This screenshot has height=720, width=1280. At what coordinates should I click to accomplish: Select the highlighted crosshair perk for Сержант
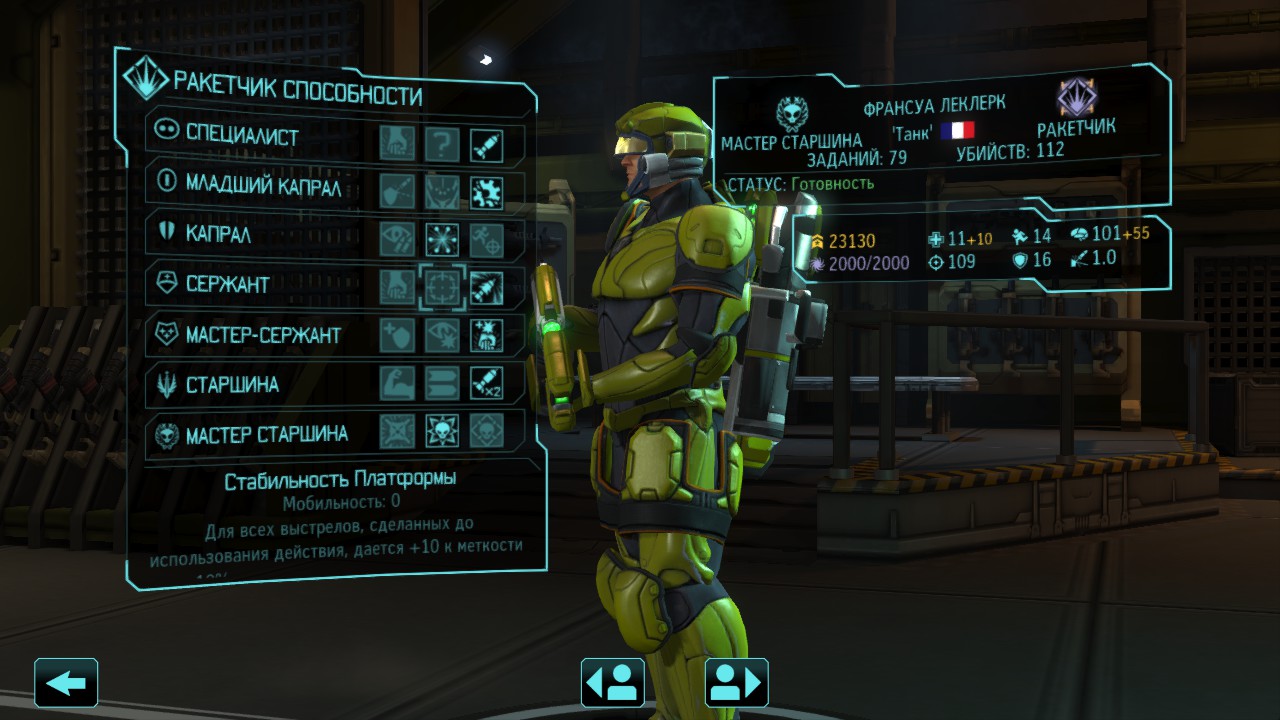(x=442, y=288)
